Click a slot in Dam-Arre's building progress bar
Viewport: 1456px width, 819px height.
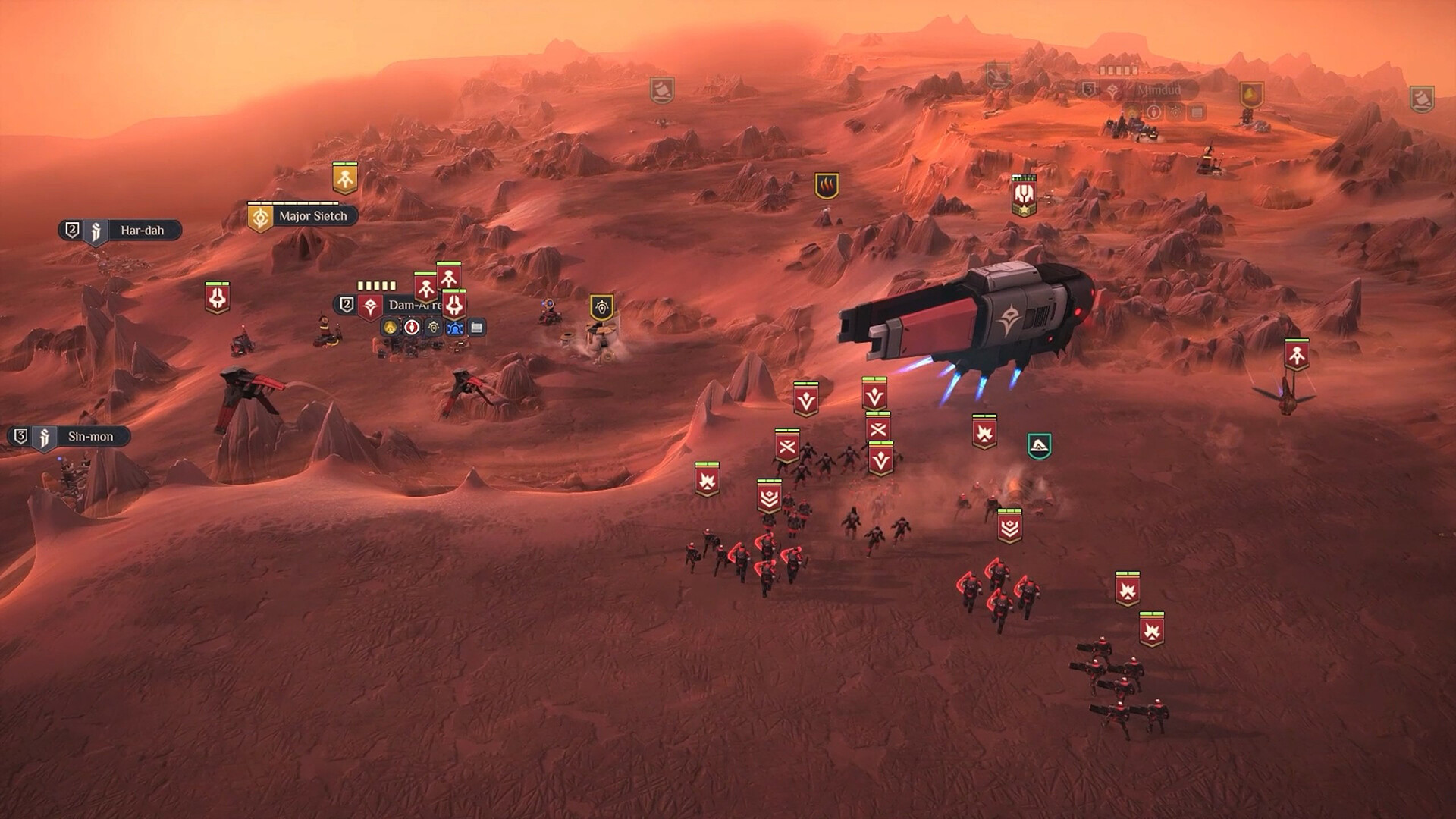(377, 285)
